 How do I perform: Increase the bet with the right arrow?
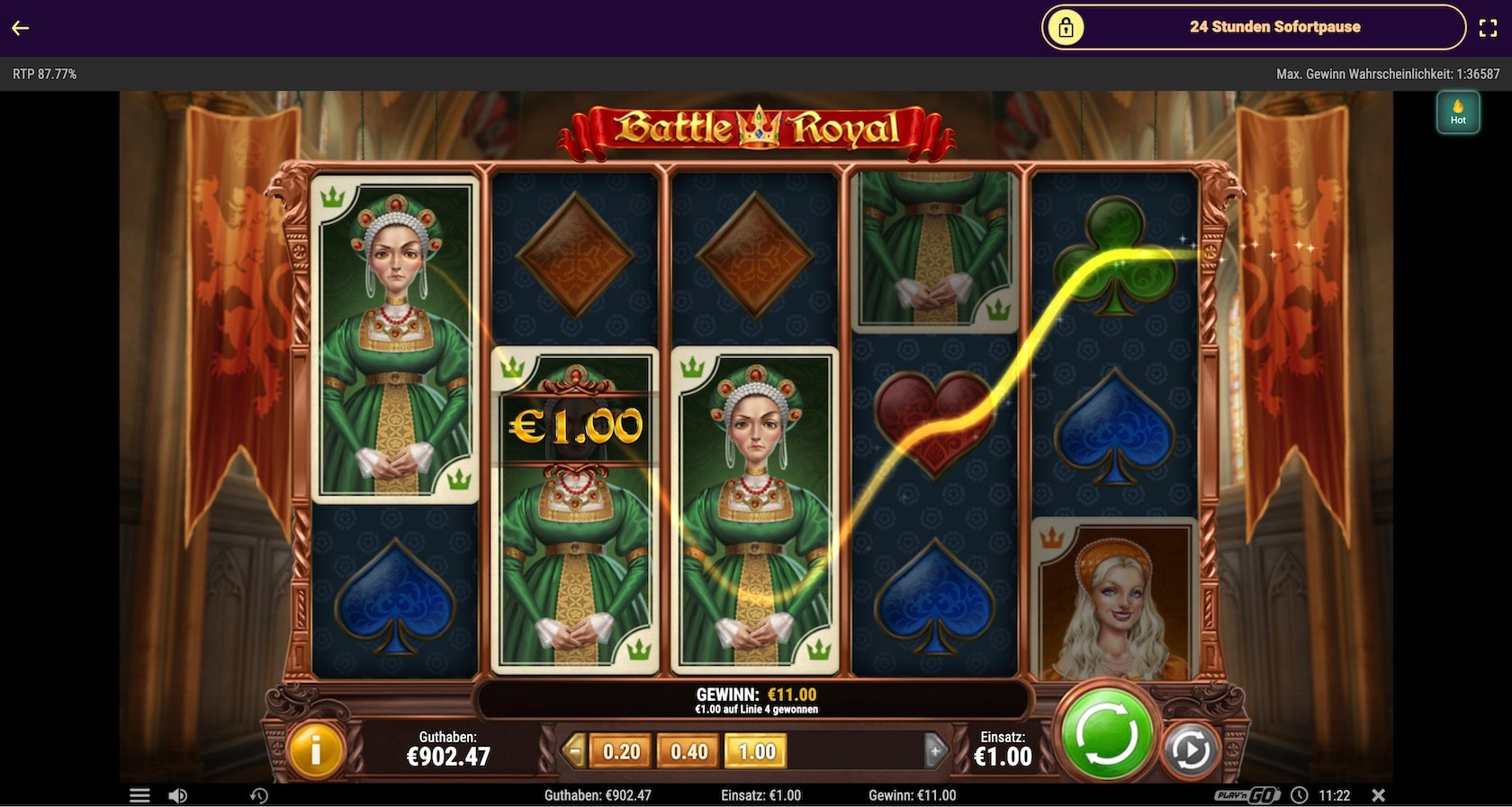tap(935, 750)
